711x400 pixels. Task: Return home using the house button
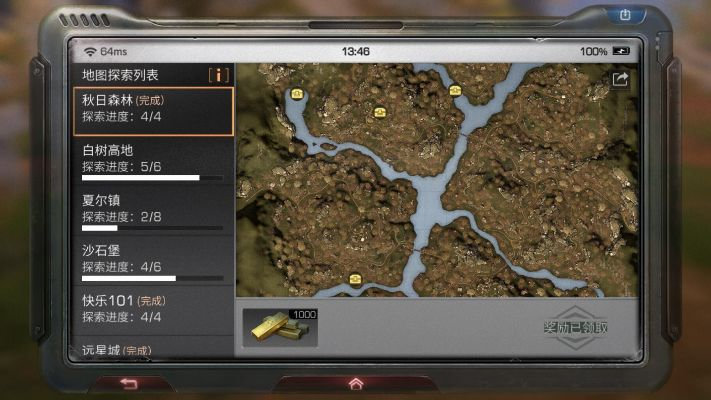pyautogui.click(x=355, y=382)
